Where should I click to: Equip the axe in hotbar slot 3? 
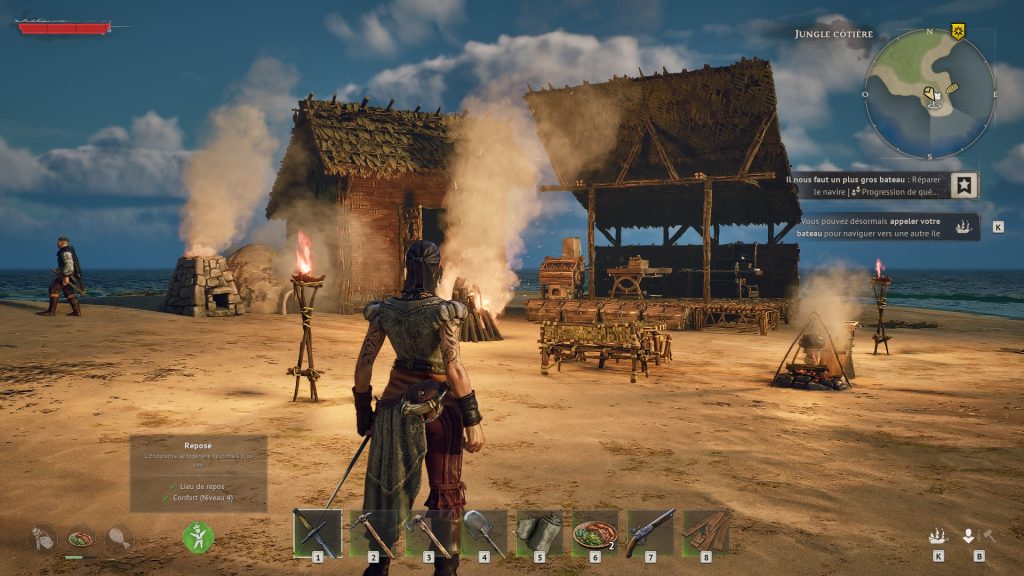[428, 532]
